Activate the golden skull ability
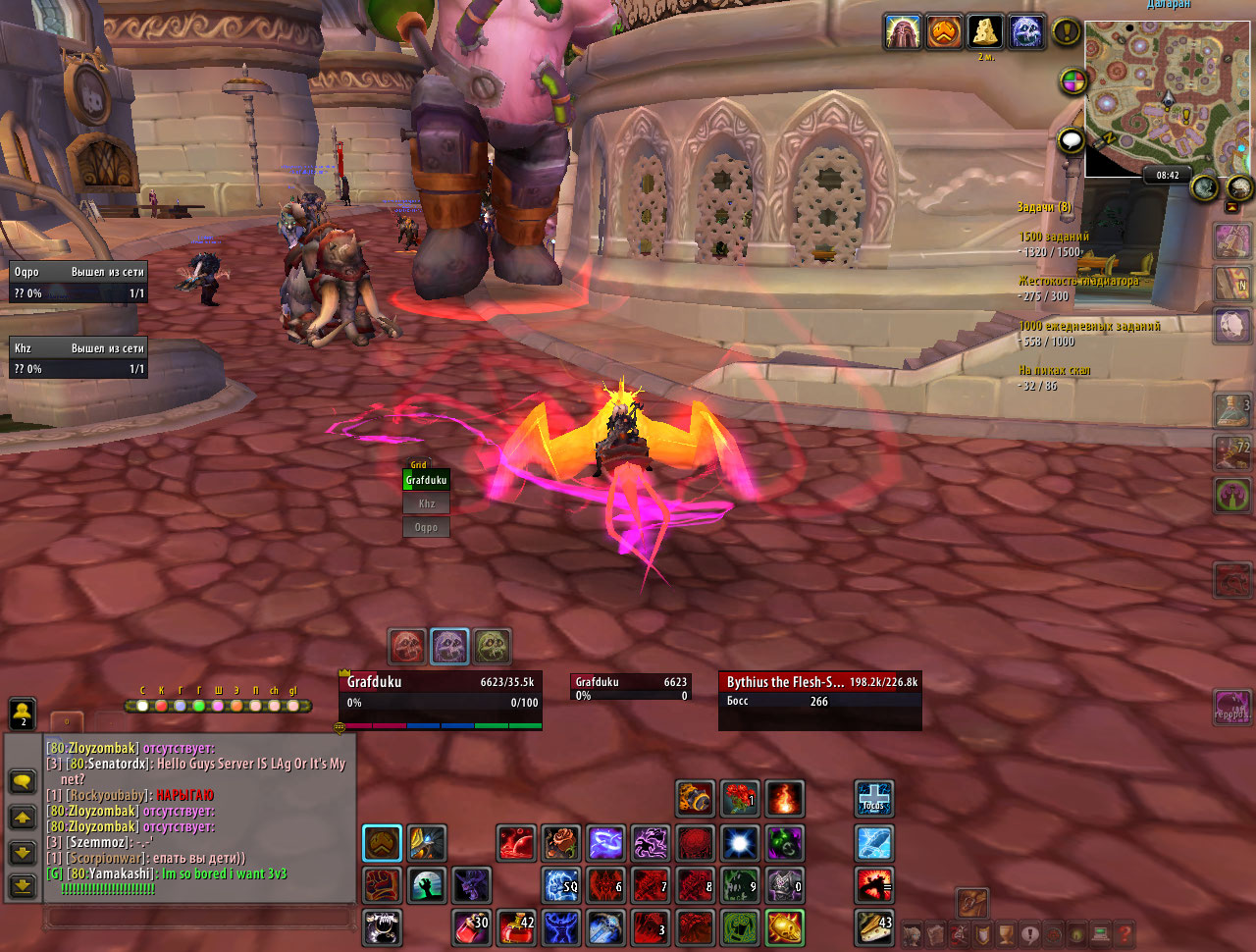This screenshot has width=1256, height=952. point(785,926)
